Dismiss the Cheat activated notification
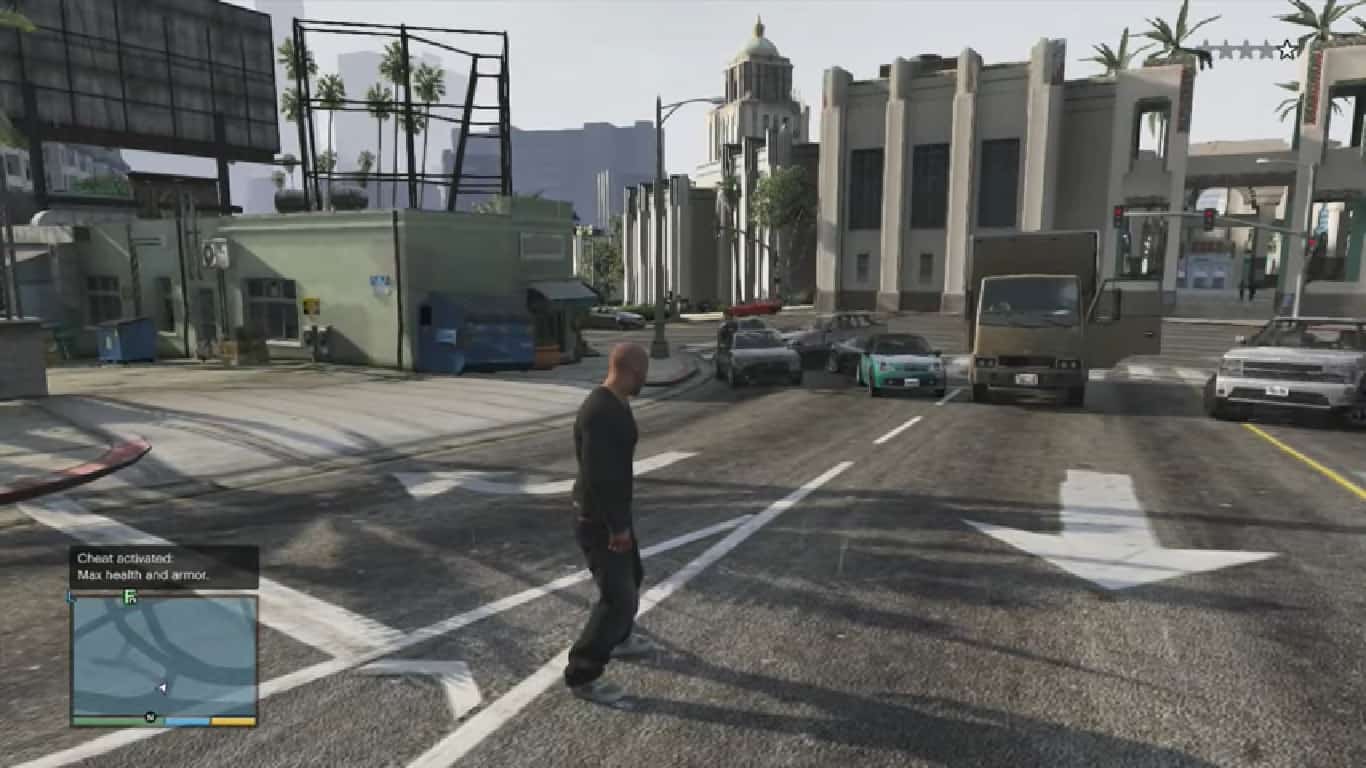 click(164, 566)
